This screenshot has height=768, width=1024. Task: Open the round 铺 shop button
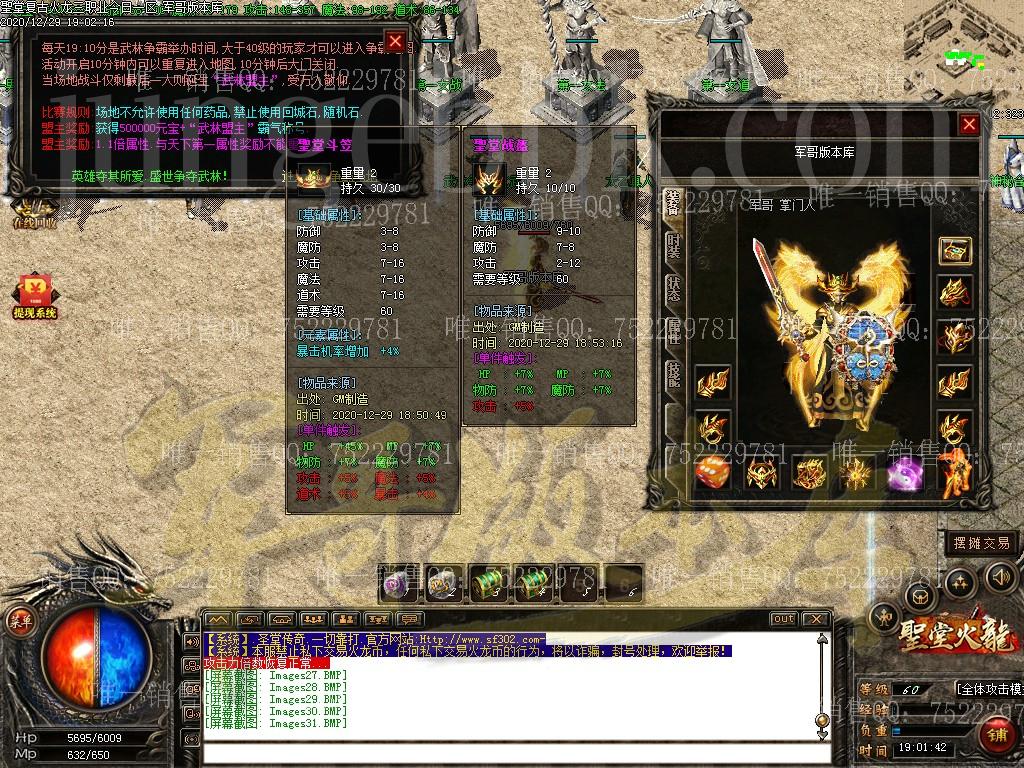[997, 735]
